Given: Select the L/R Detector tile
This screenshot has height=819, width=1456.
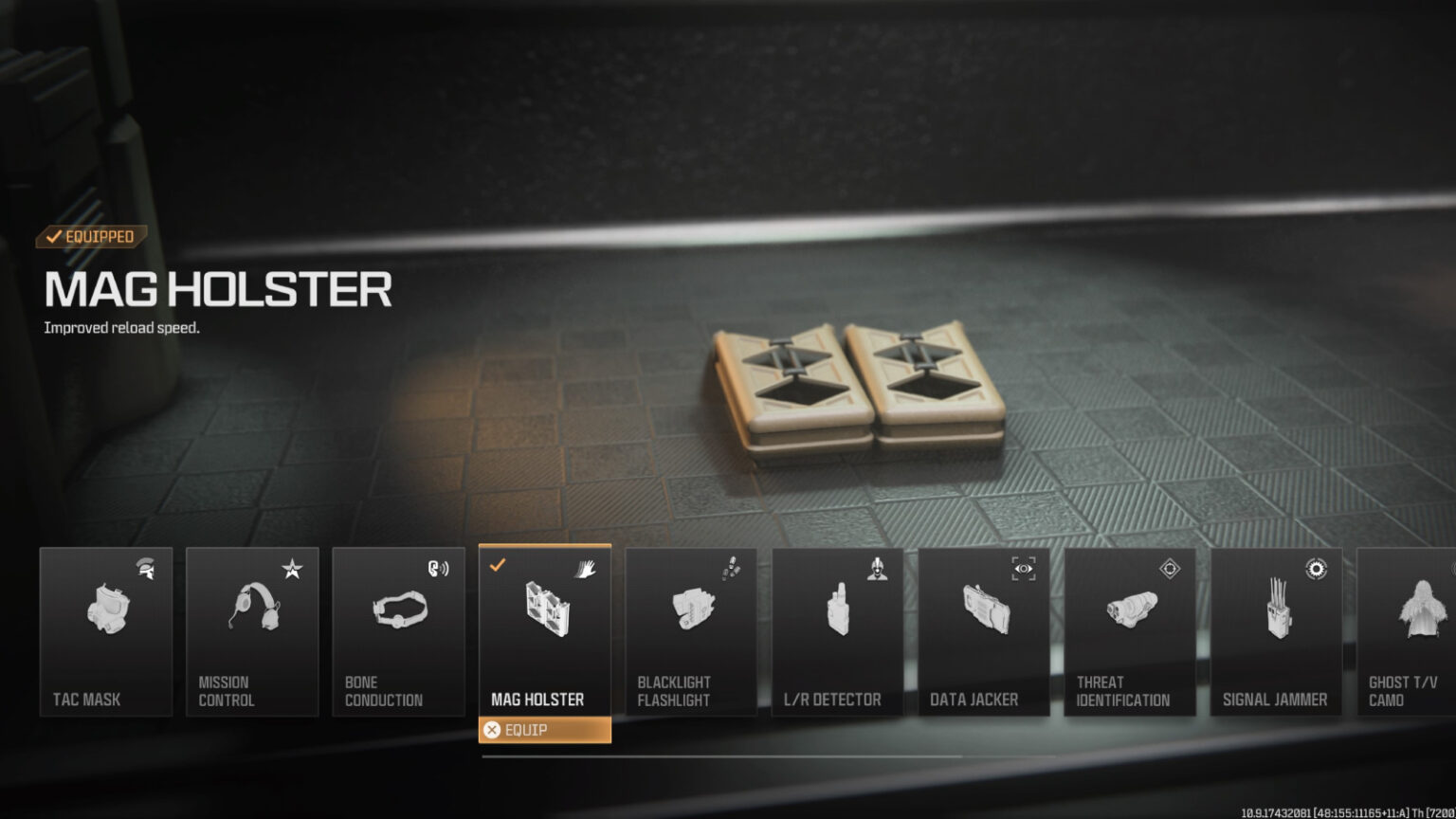Looking at the screenshot, I should point(837,631).
